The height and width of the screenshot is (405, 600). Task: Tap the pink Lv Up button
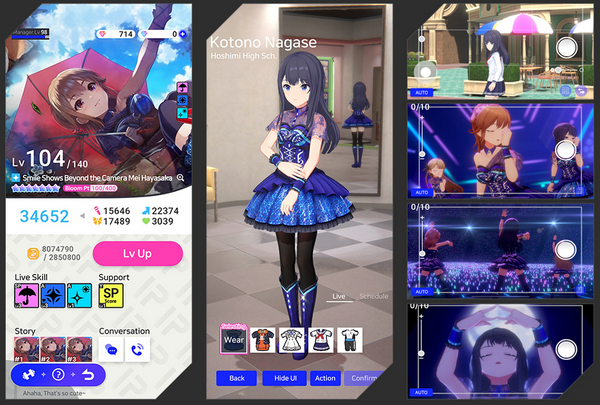(137, 254)
